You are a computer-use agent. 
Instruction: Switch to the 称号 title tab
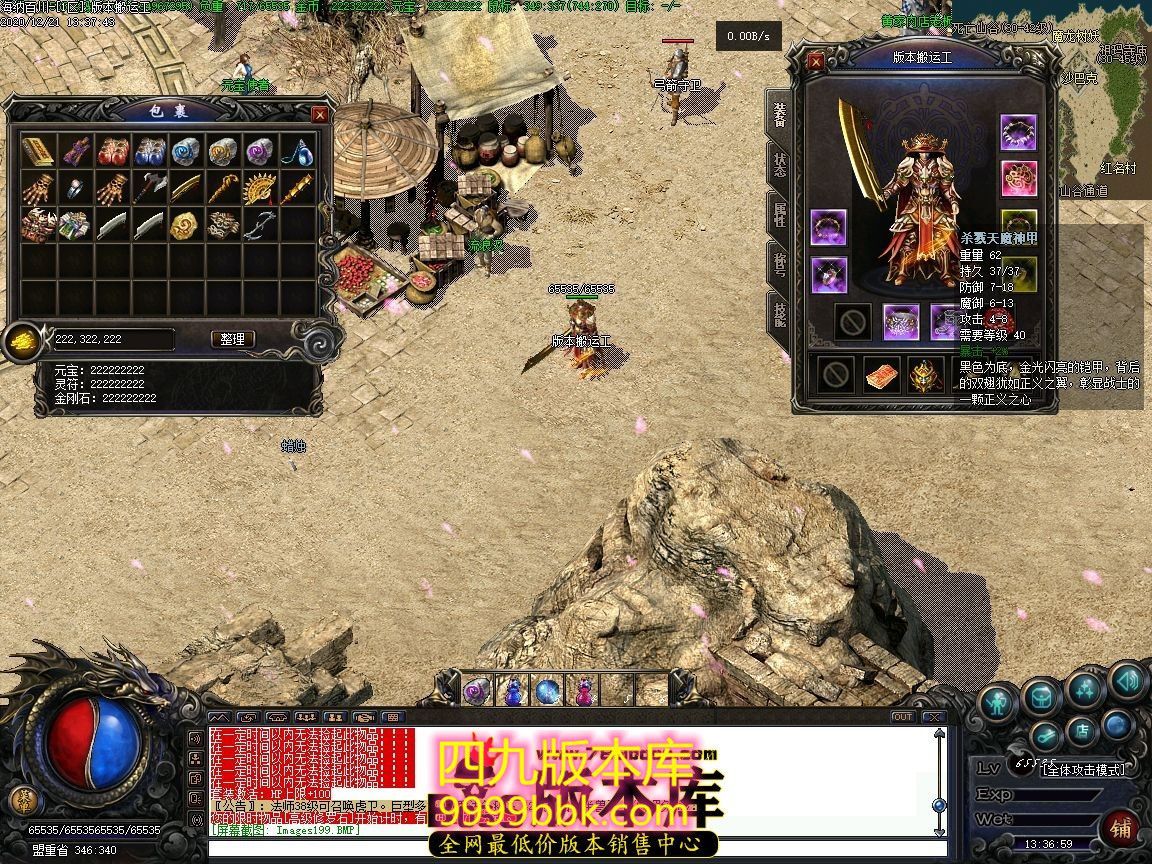point(779,264)
